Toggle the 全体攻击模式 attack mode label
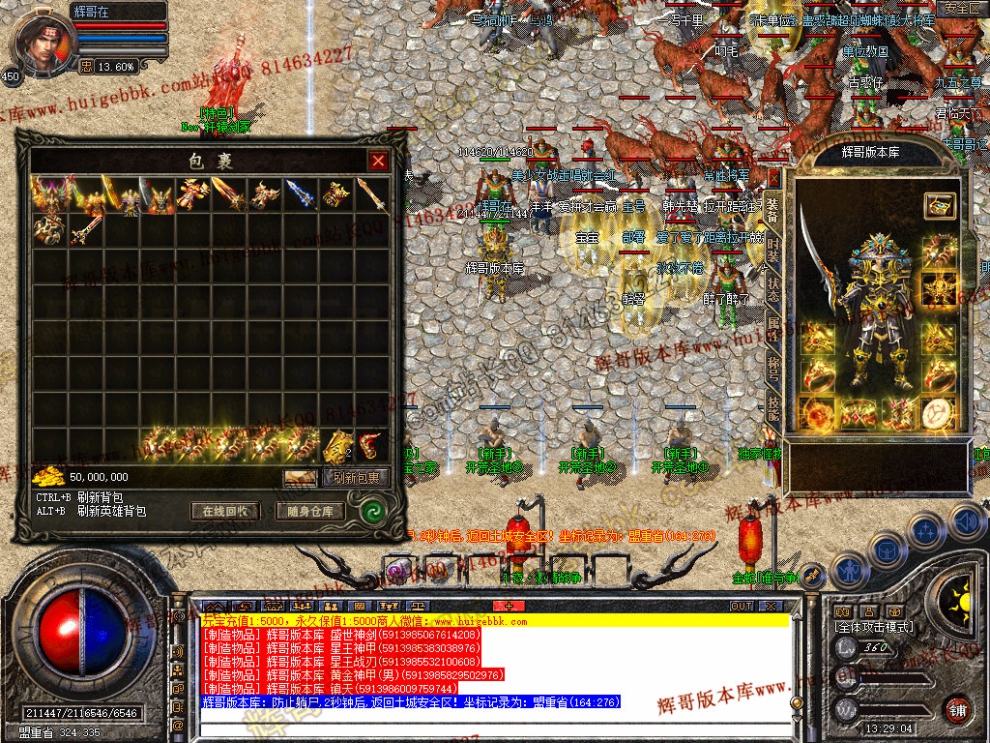The height and width of the screenshot is (743, 990). pyautogui.click(x=873, y=626)
